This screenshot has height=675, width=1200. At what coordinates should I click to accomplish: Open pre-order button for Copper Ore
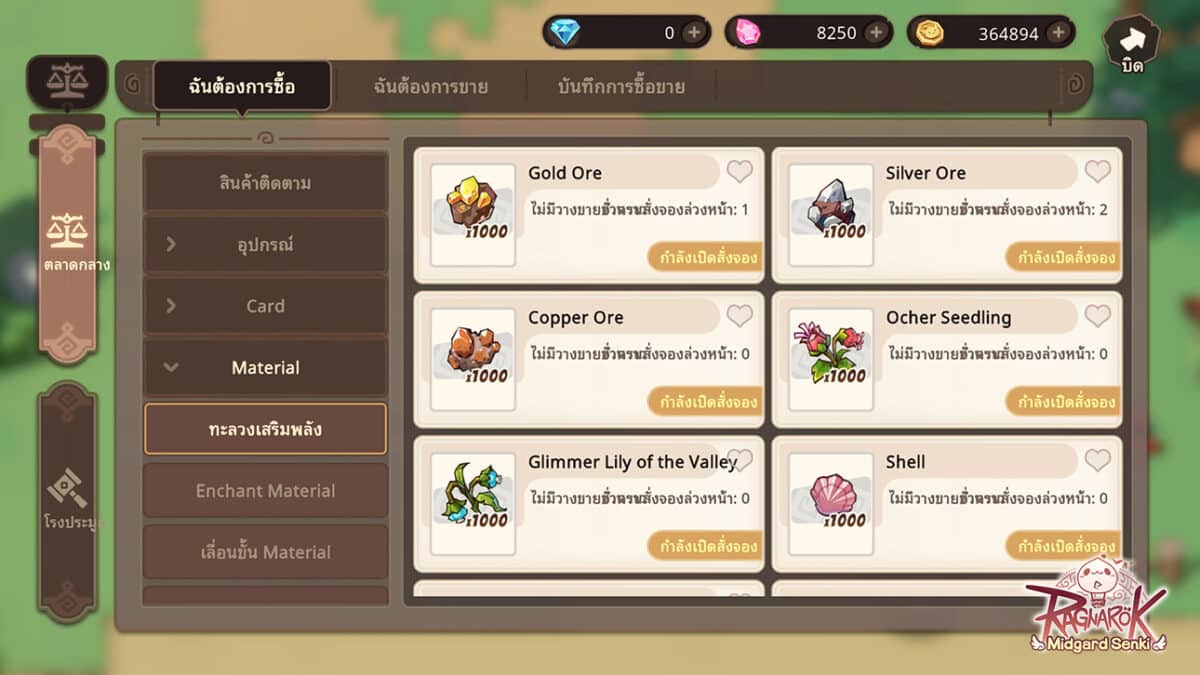[708, 402]
